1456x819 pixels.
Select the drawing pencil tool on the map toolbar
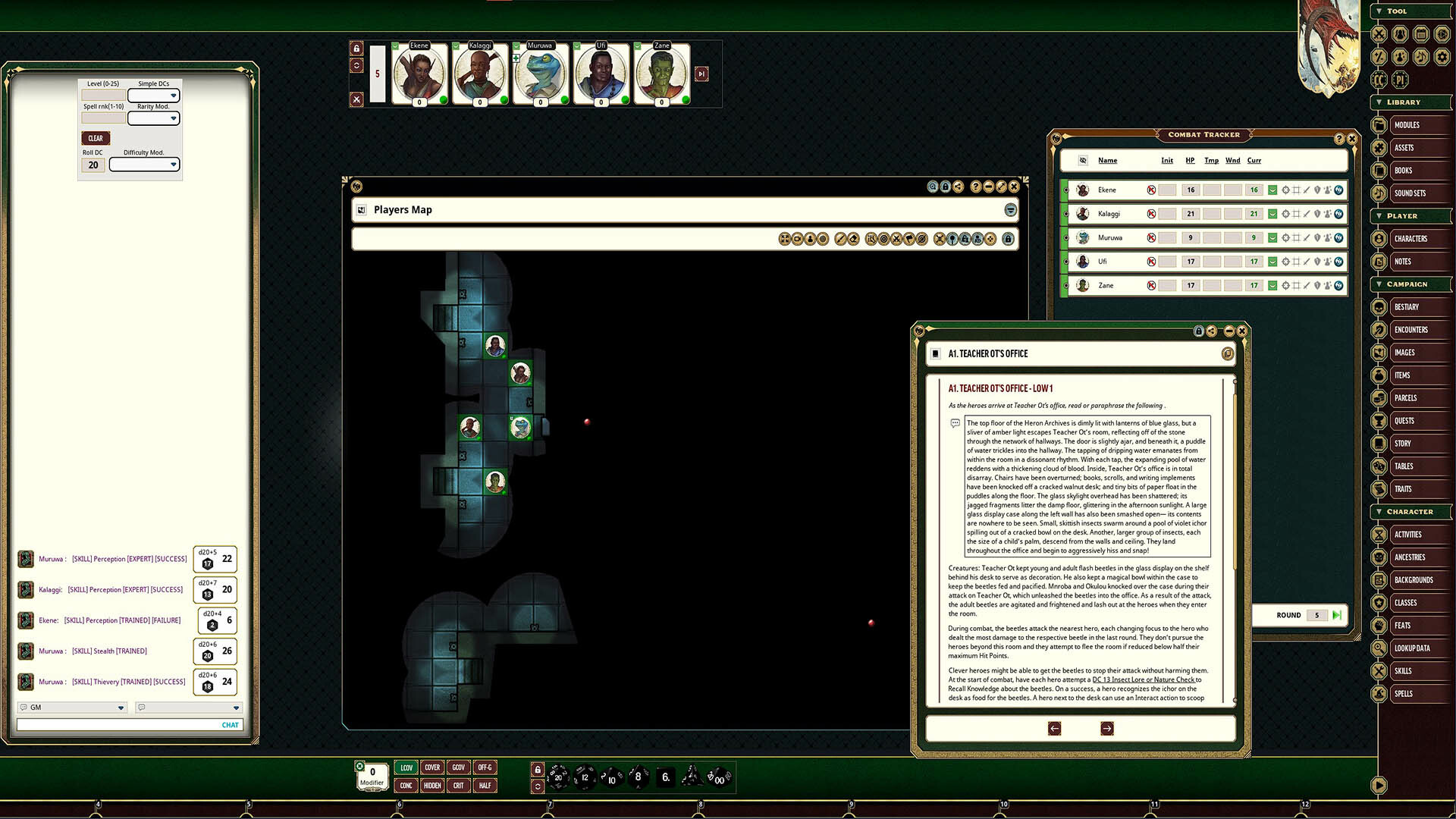coord(839,239)
